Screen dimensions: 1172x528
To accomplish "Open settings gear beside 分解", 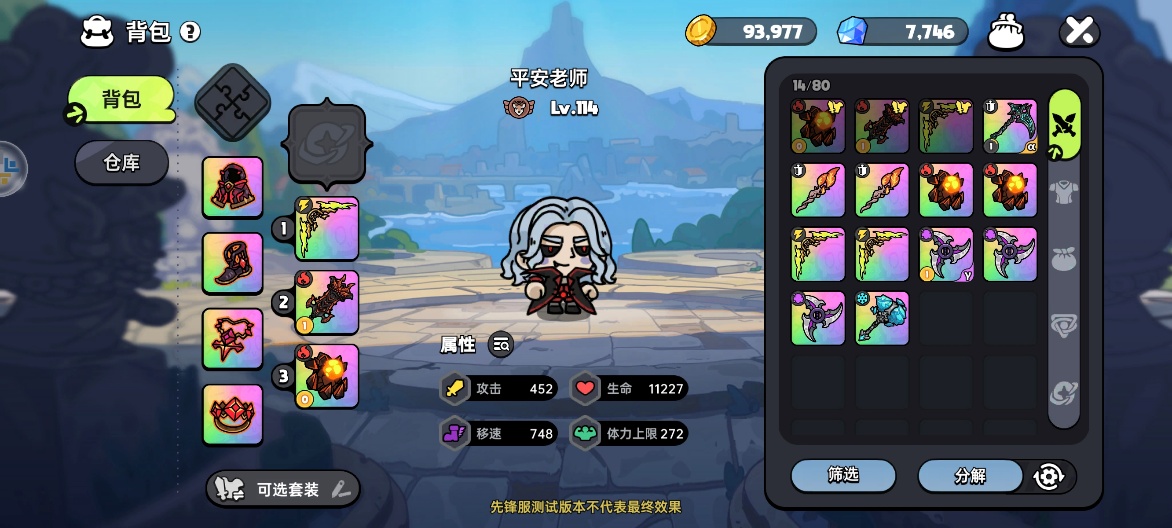I will 1048,477.
